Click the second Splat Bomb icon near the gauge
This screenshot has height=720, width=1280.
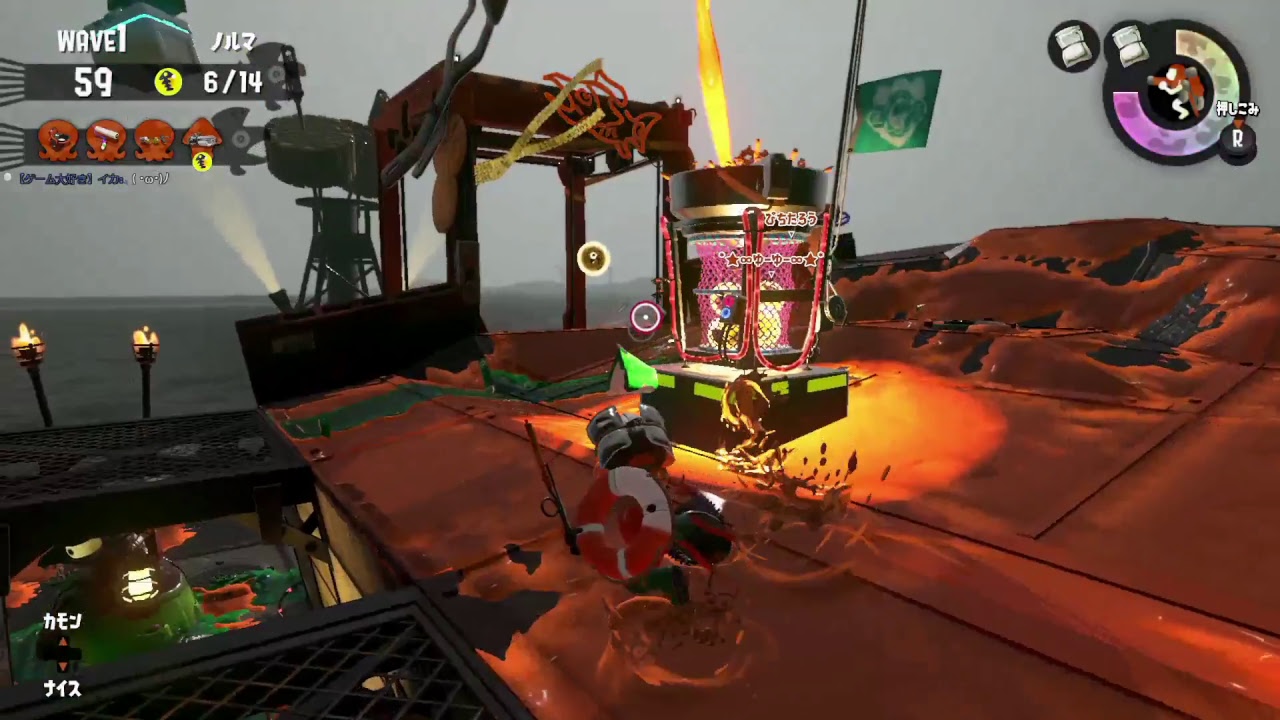pos(1128,46)
